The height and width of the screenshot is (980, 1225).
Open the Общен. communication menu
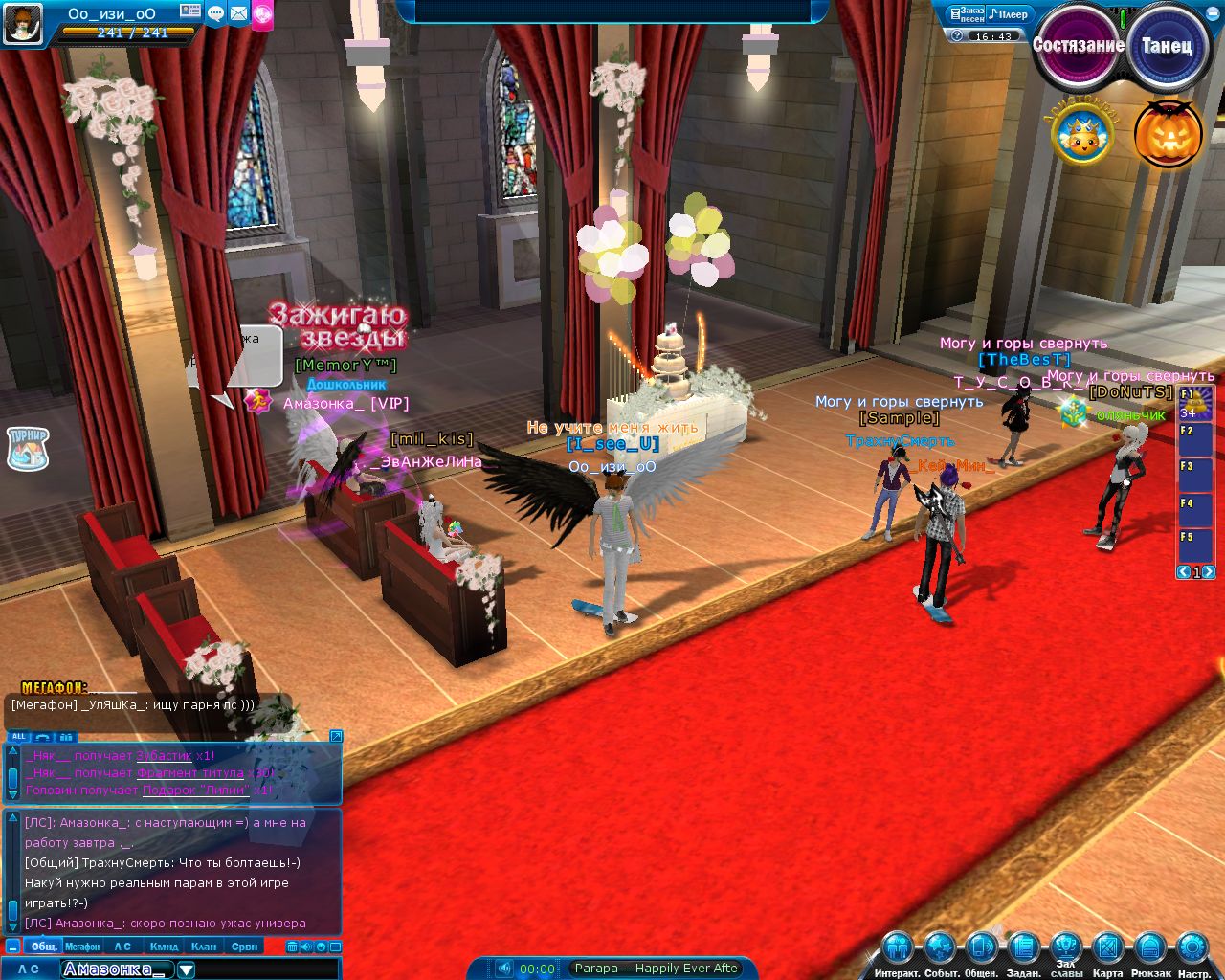pyautogui.click(x=981, y=949)
